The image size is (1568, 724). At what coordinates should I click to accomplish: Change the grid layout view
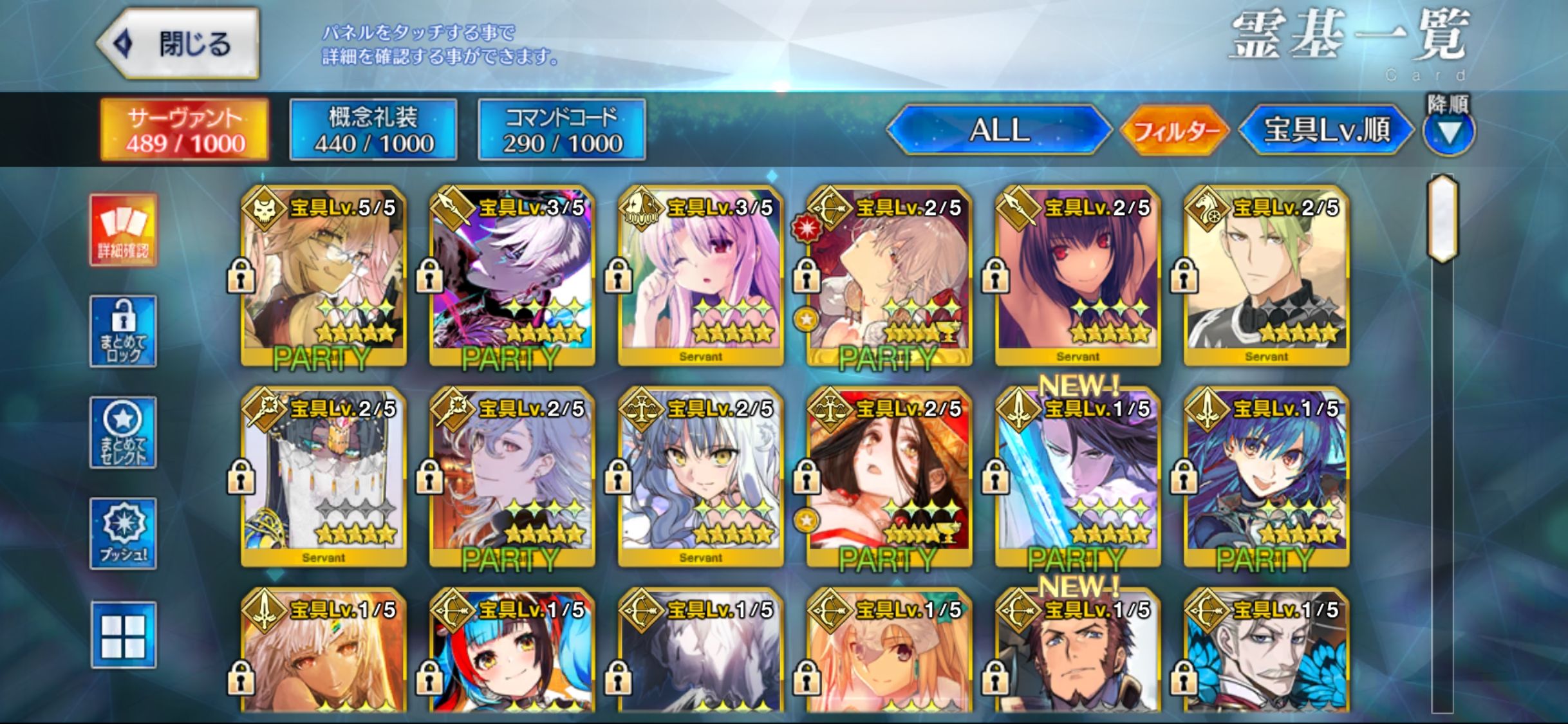[x=123, y=635]
